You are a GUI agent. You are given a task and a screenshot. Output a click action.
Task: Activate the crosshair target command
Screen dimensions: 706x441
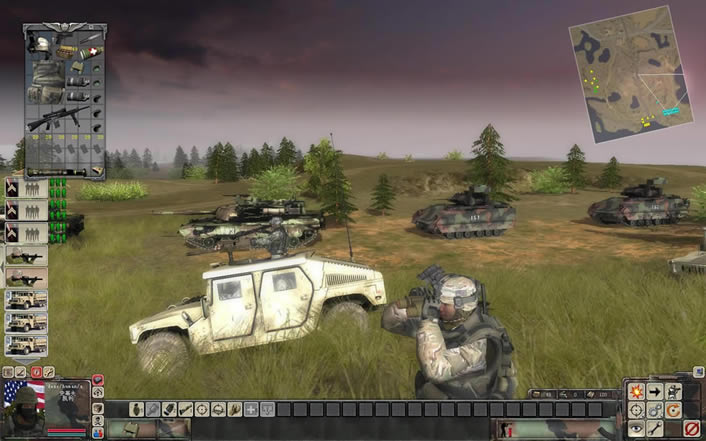pyautogui.click(x=635, y=410)
